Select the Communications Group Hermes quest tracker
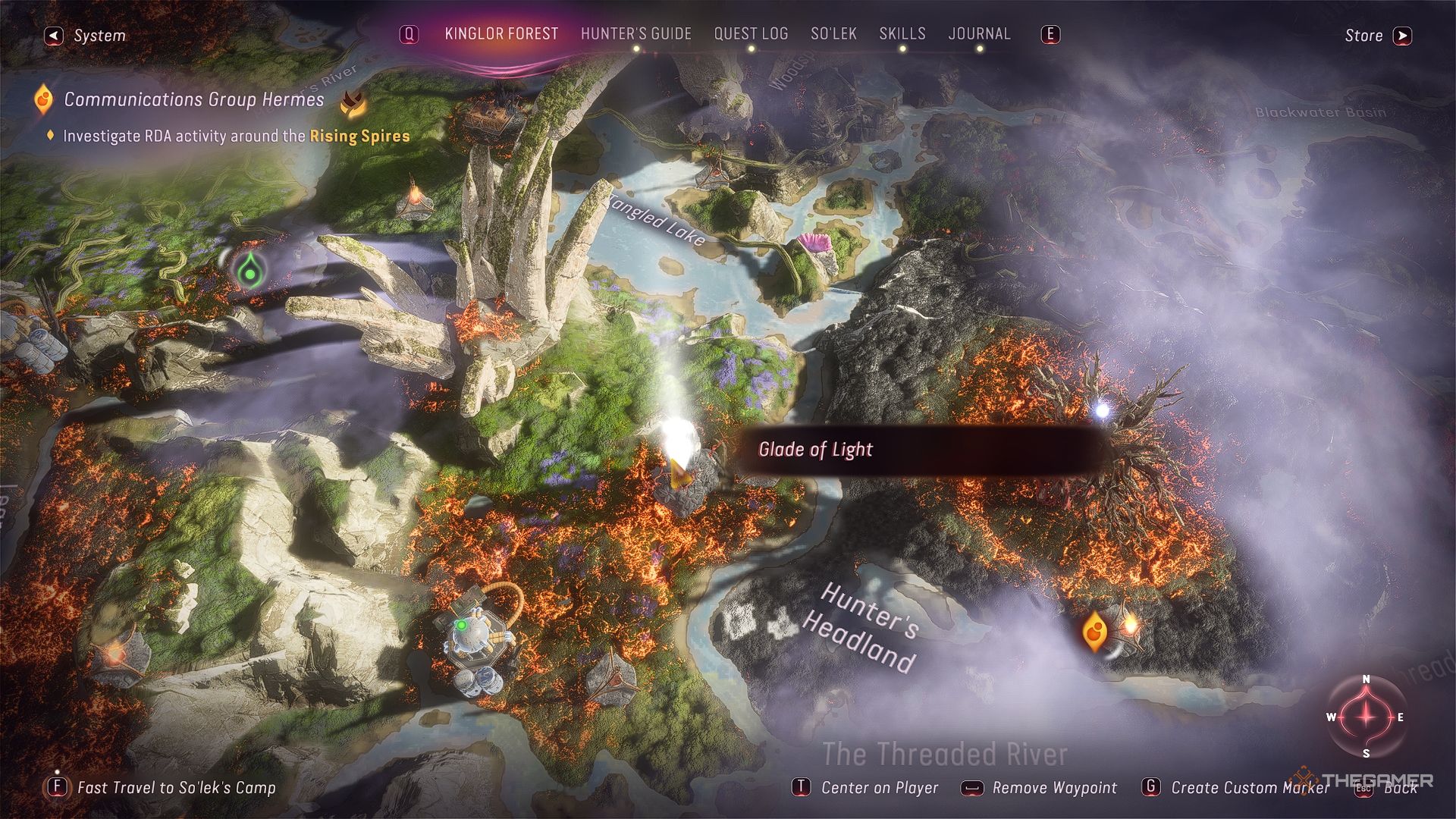1456x819 pixels. tap(193, 99)
